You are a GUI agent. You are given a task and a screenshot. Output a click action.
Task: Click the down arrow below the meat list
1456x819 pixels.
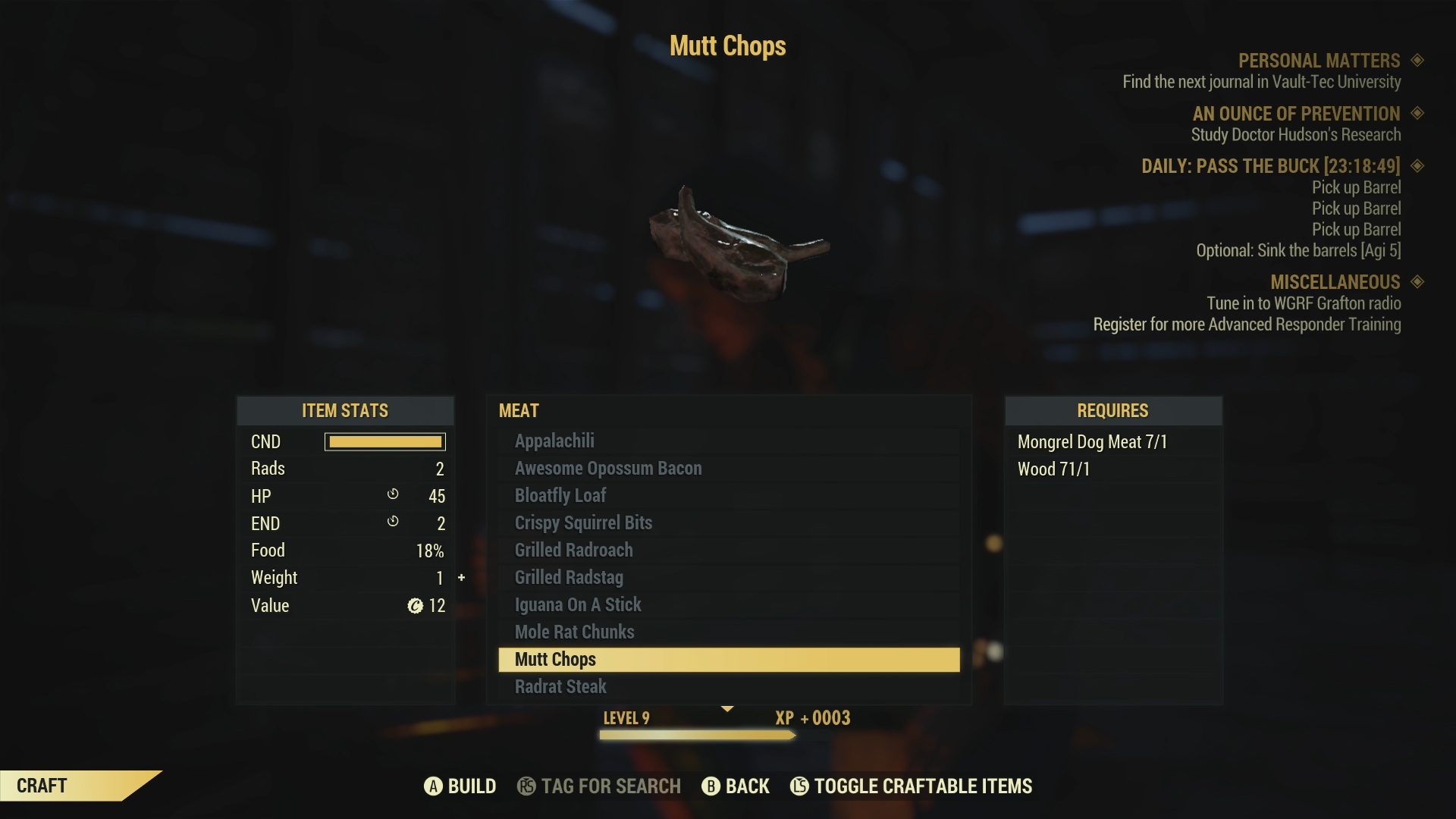click(x=728, y=710)
